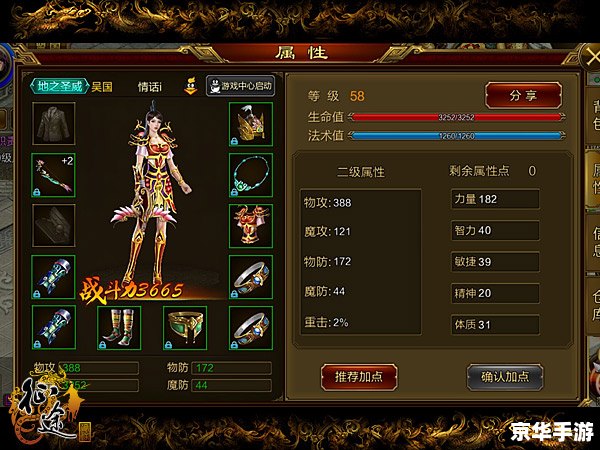This screenshot has width=600, height=450.
Task: Select the green belt equipment slot
Action: click(x=184, y=326)
